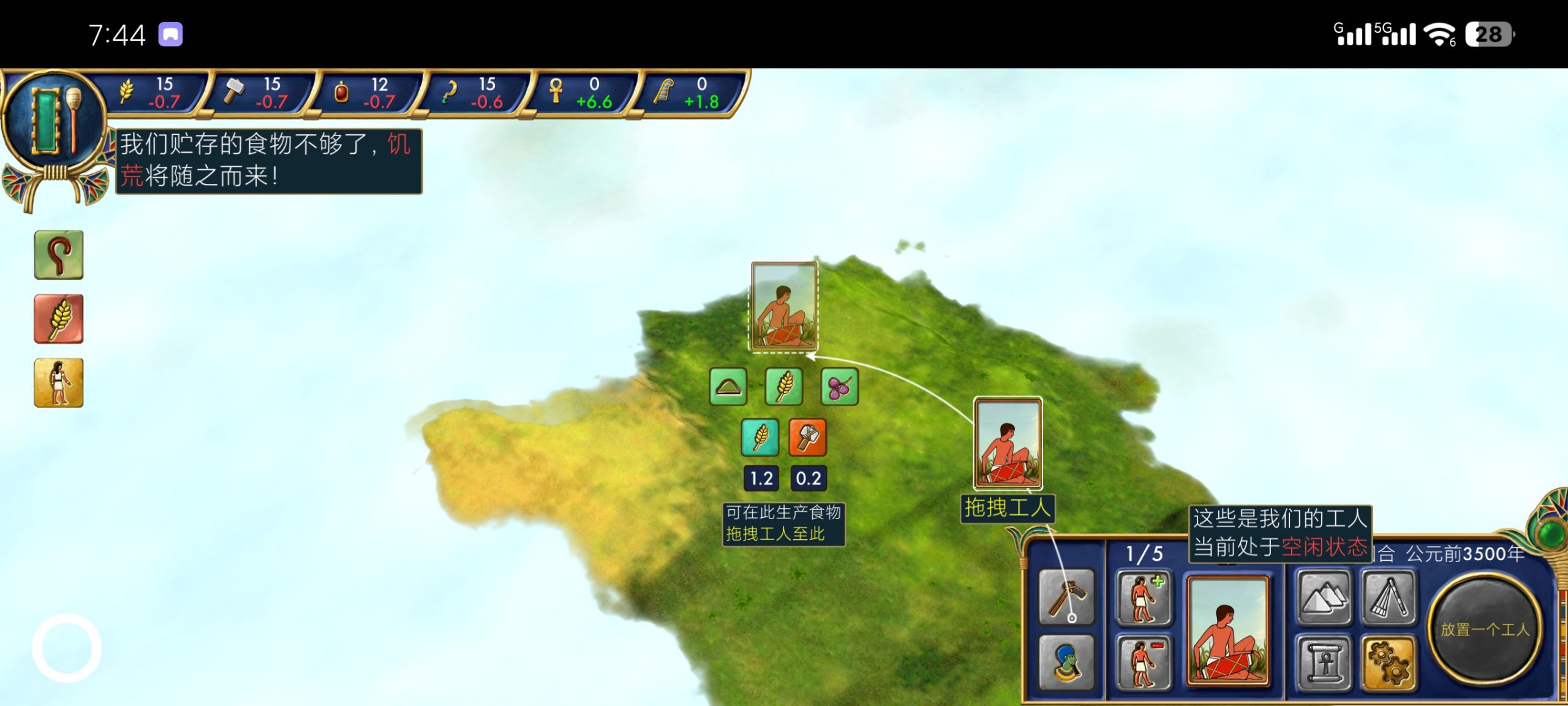Open the ankh scroll panel

[x=1324, y=662]
